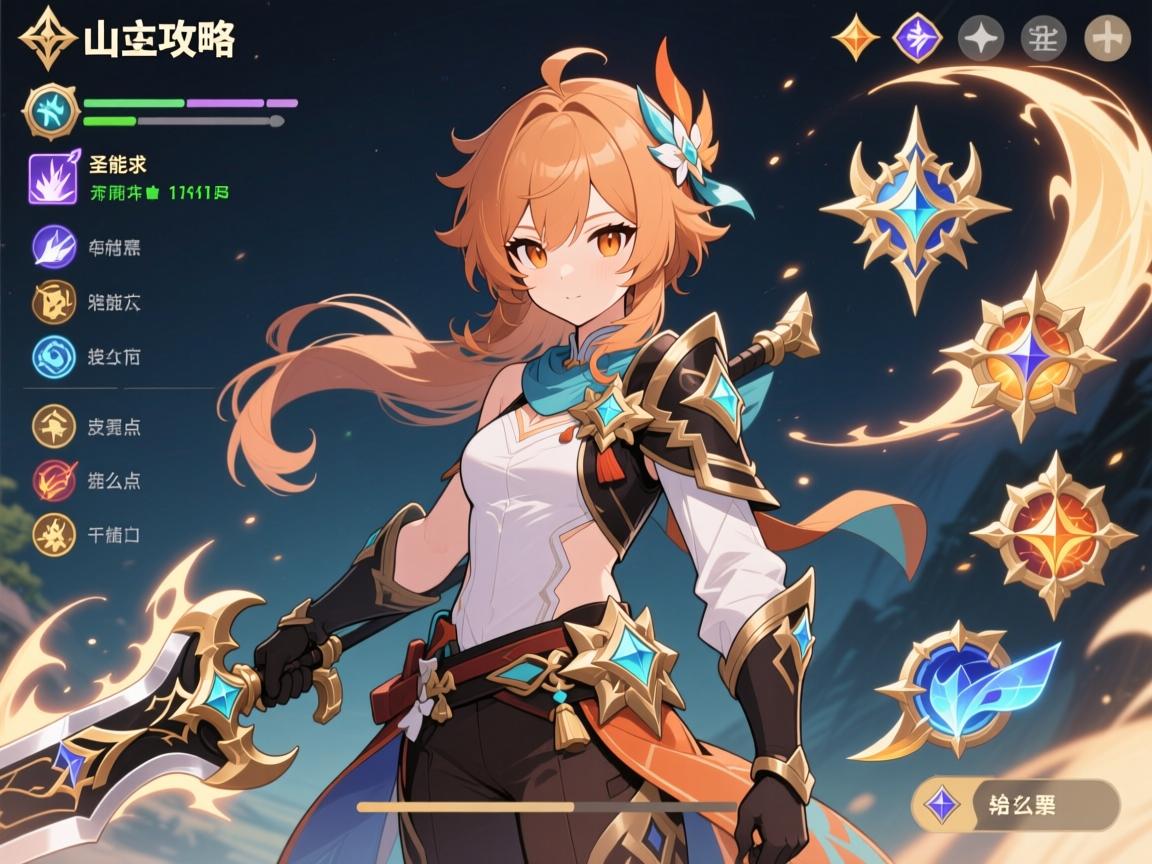Click the gray plus button
Image resolution: width=1152 pixels, height=864 pixels.
[1107, 39]
